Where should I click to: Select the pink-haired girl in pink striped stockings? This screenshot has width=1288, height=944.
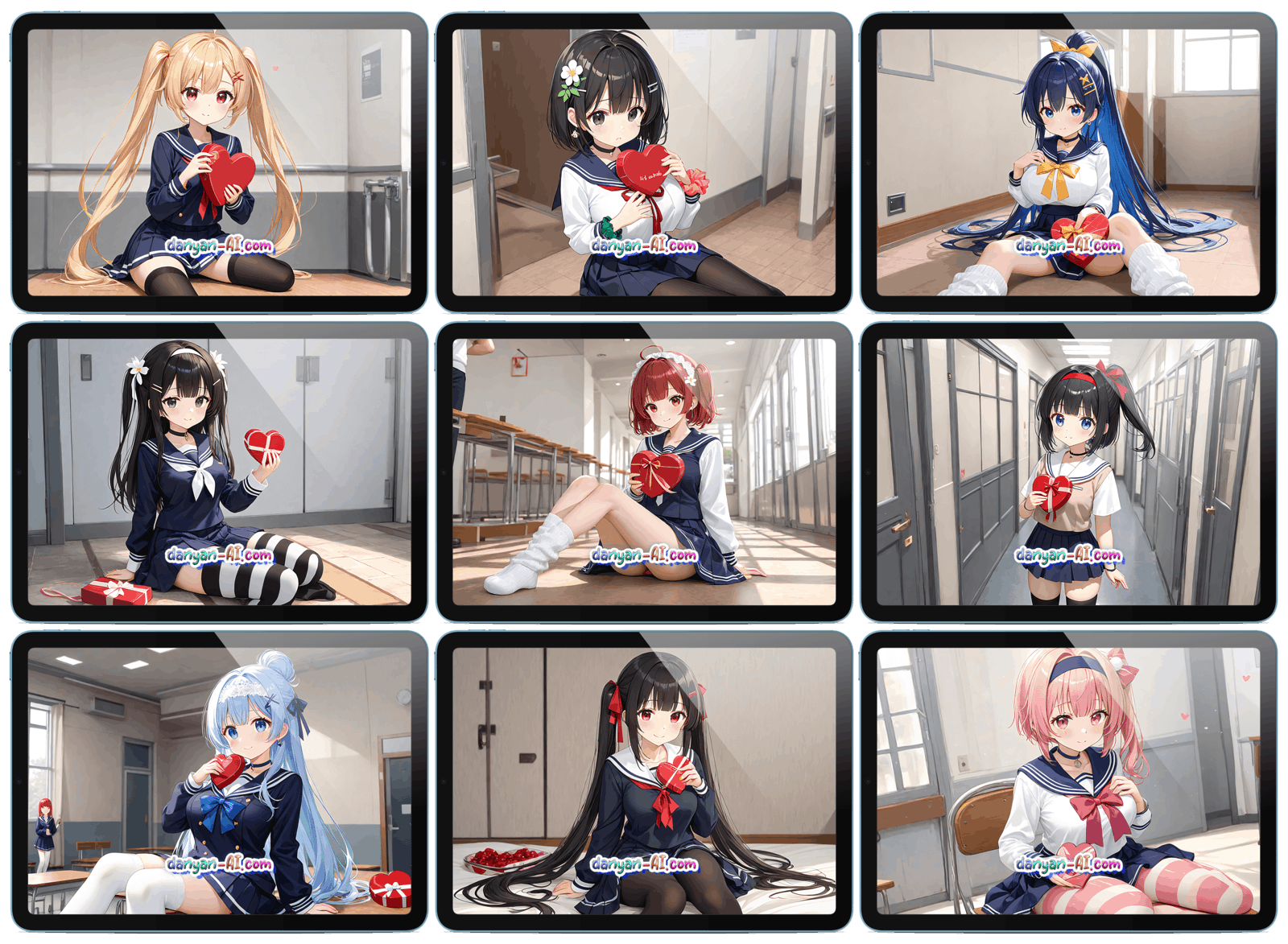(x=1067, y=781)
